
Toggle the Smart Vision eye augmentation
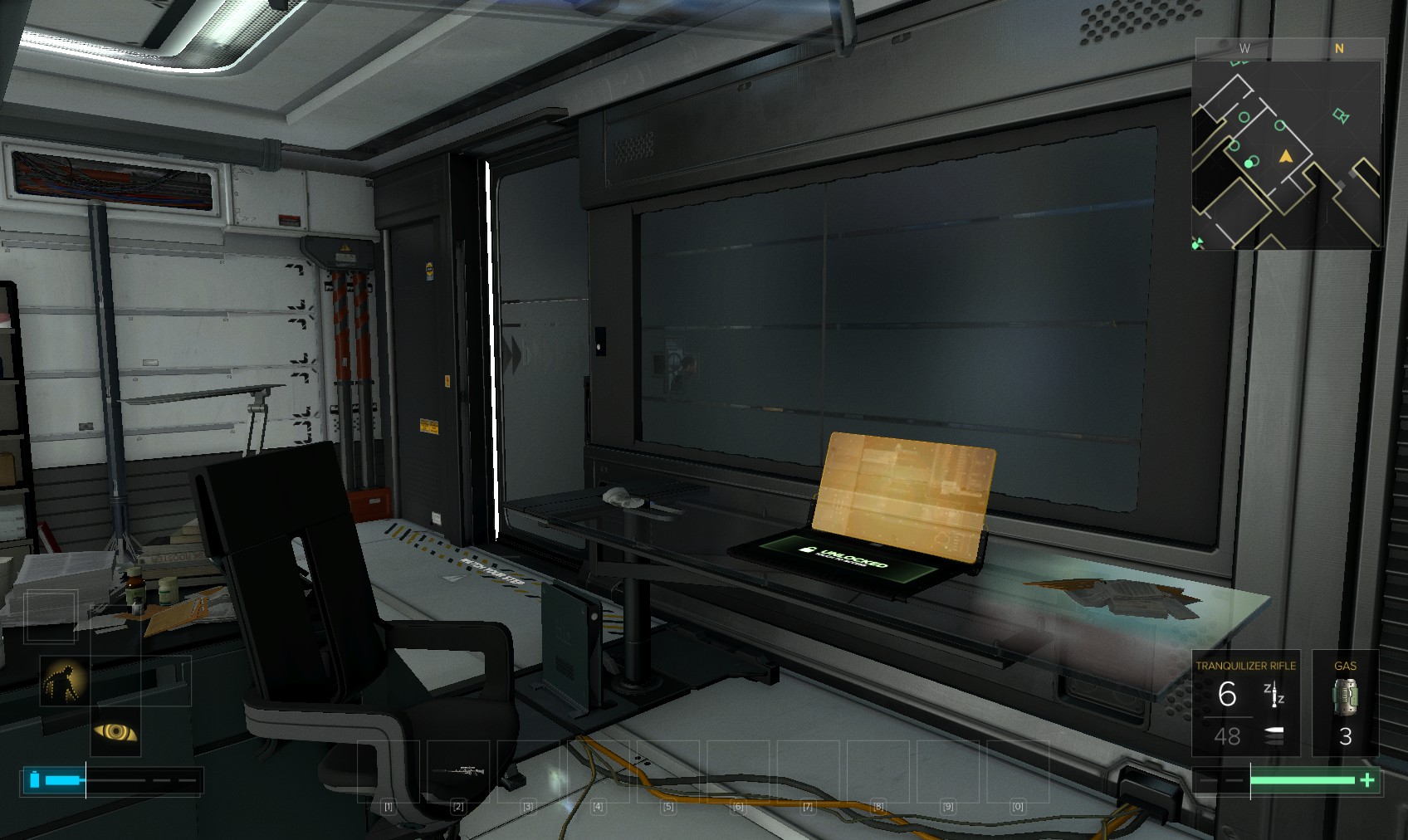tap(115, 731)
